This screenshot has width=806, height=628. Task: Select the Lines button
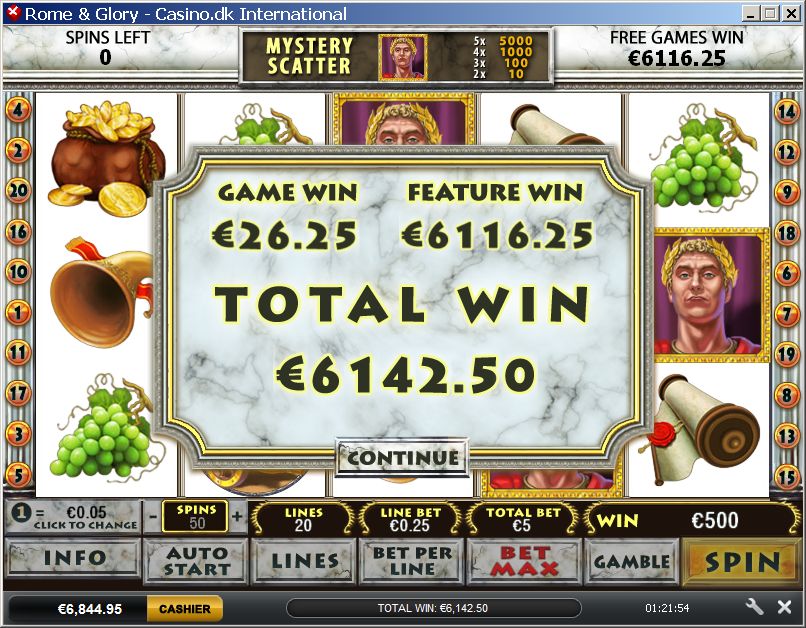click(x=304, y=560)
